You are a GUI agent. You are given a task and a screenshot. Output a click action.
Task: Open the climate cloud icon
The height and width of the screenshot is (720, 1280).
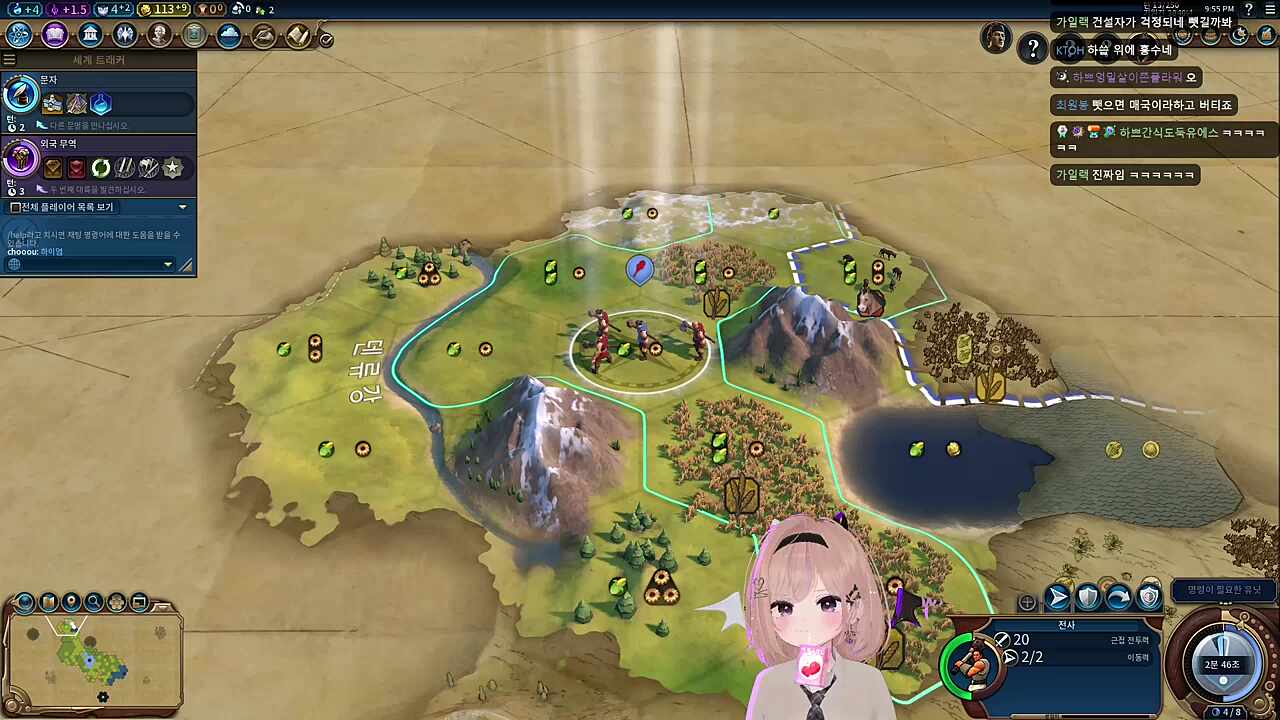(229, 36)
